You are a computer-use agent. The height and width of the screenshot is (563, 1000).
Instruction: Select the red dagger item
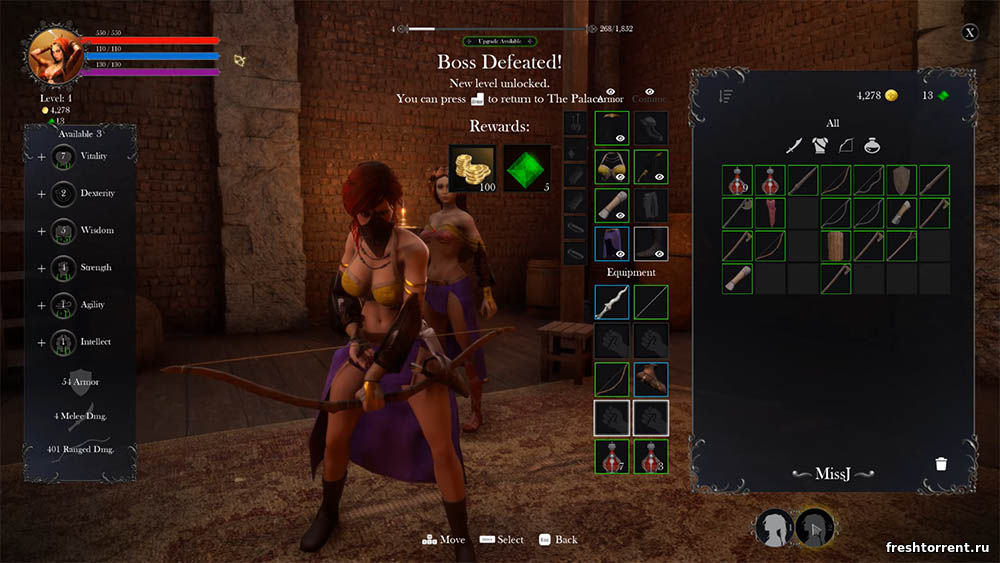[x=770, y=212]
